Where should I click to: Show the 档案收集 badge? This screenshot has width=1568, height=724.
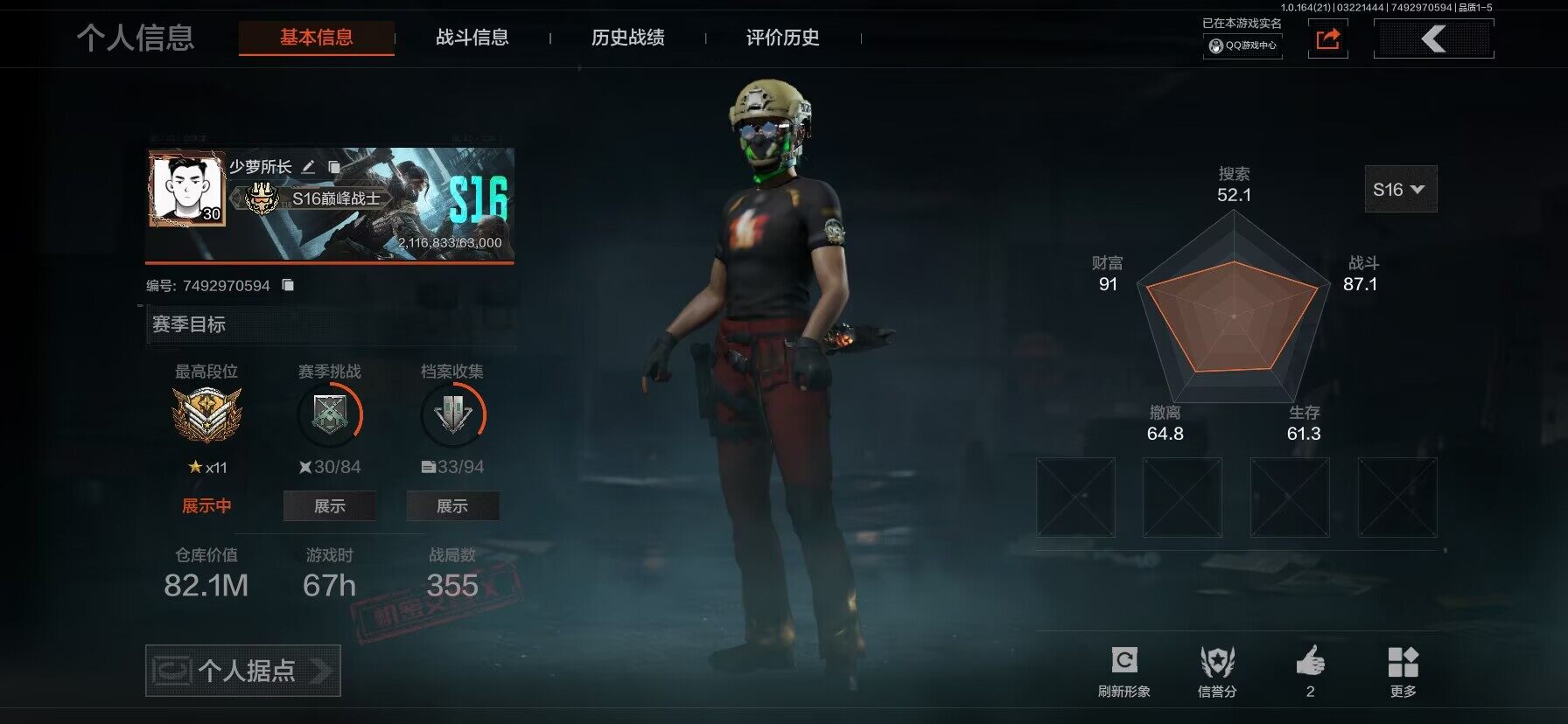[x=452, y=506]
